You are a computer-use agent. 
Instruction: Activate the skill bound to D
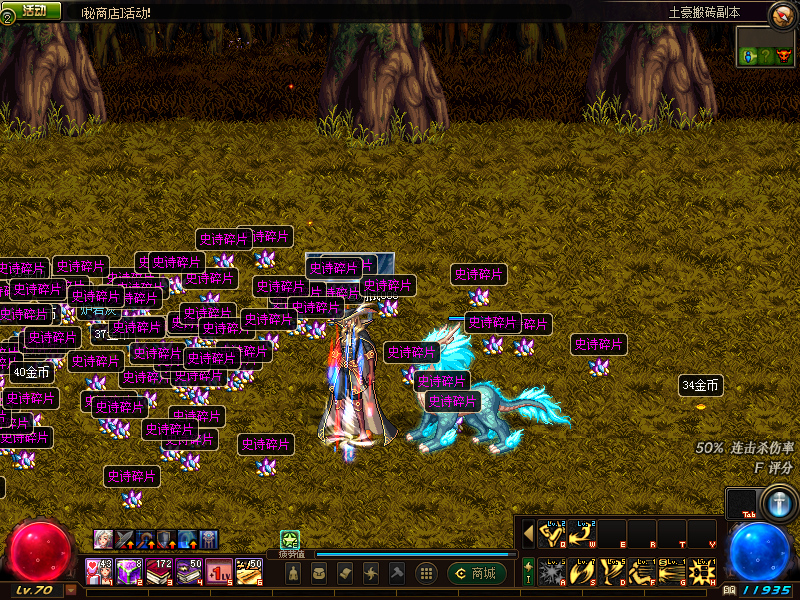click(x=612, y=572)
